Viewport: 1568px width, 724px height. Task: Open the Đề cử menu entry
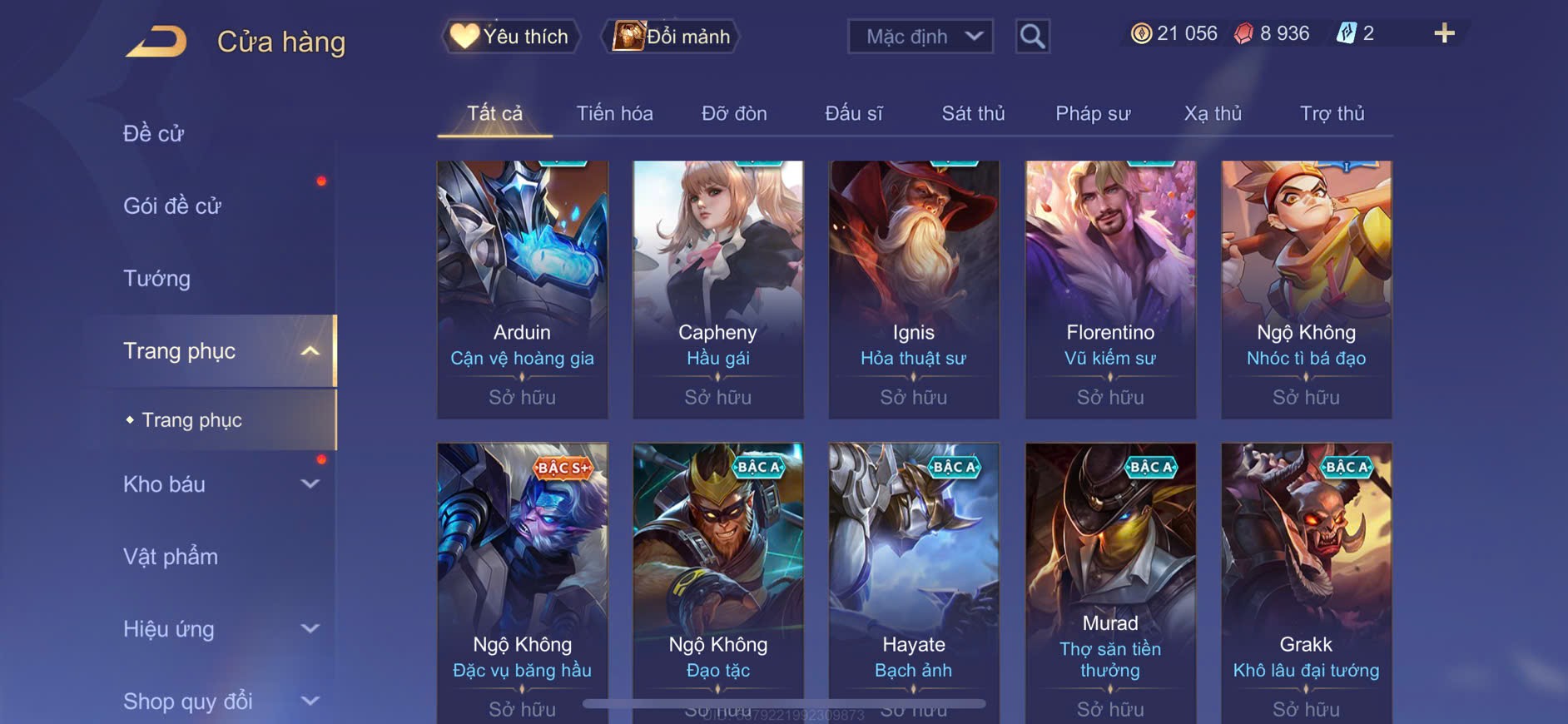coord(154,133)
